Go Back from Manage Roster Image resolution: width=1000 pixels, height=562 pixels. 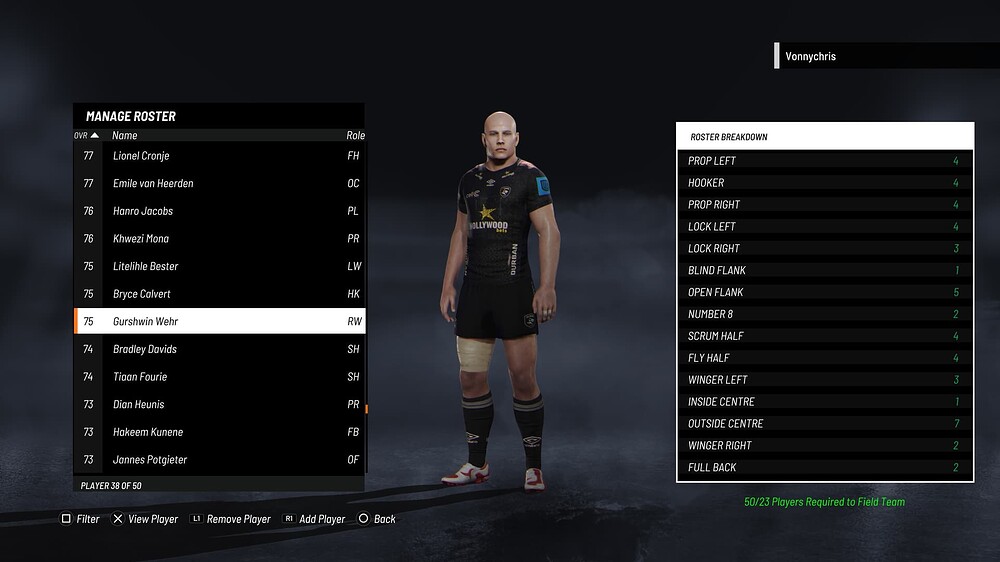click(377, 519)
